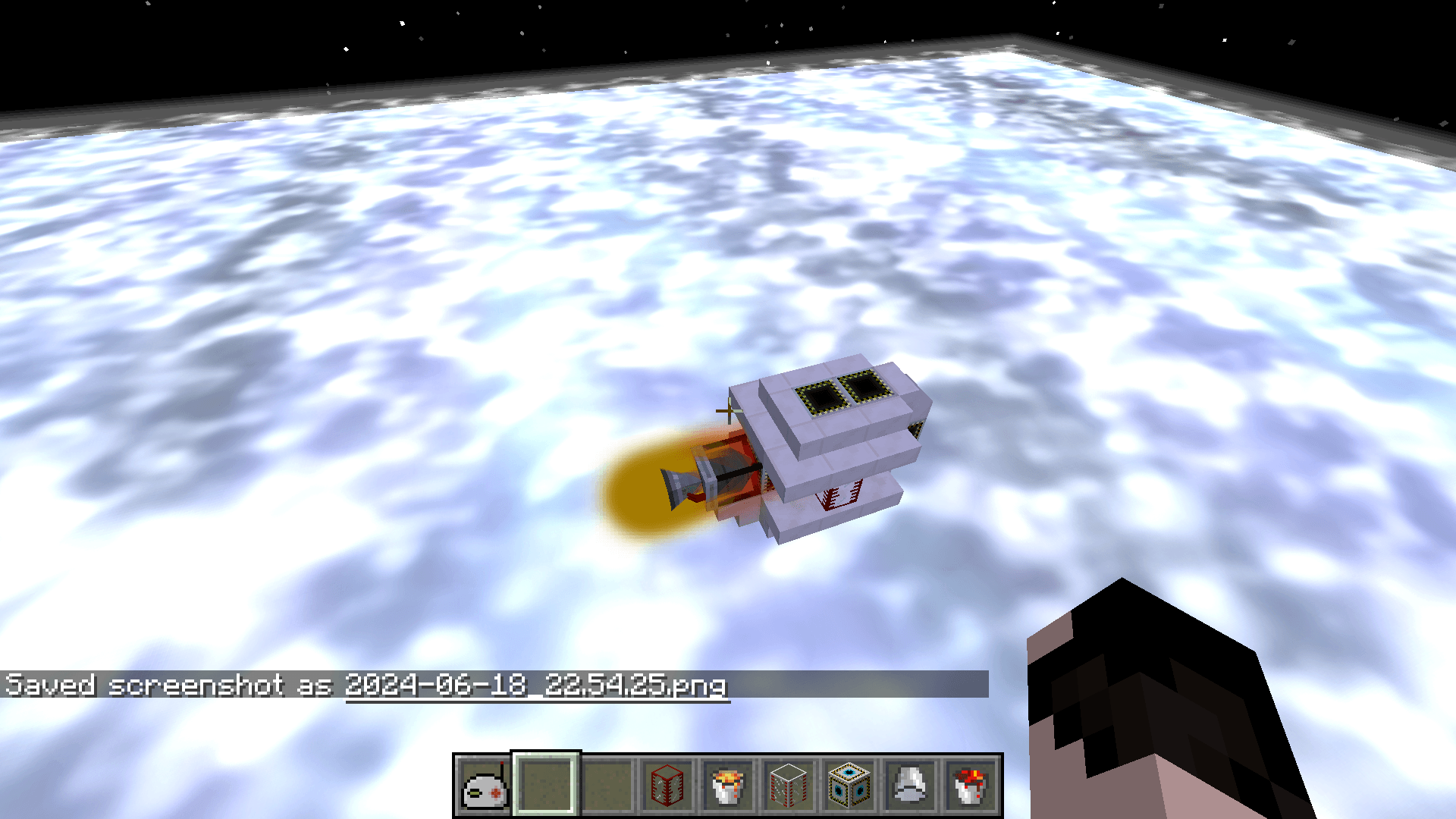Screen dimensions: 1456x819
Task: Click the crosshair at screen center
Action: pos(728,409)
